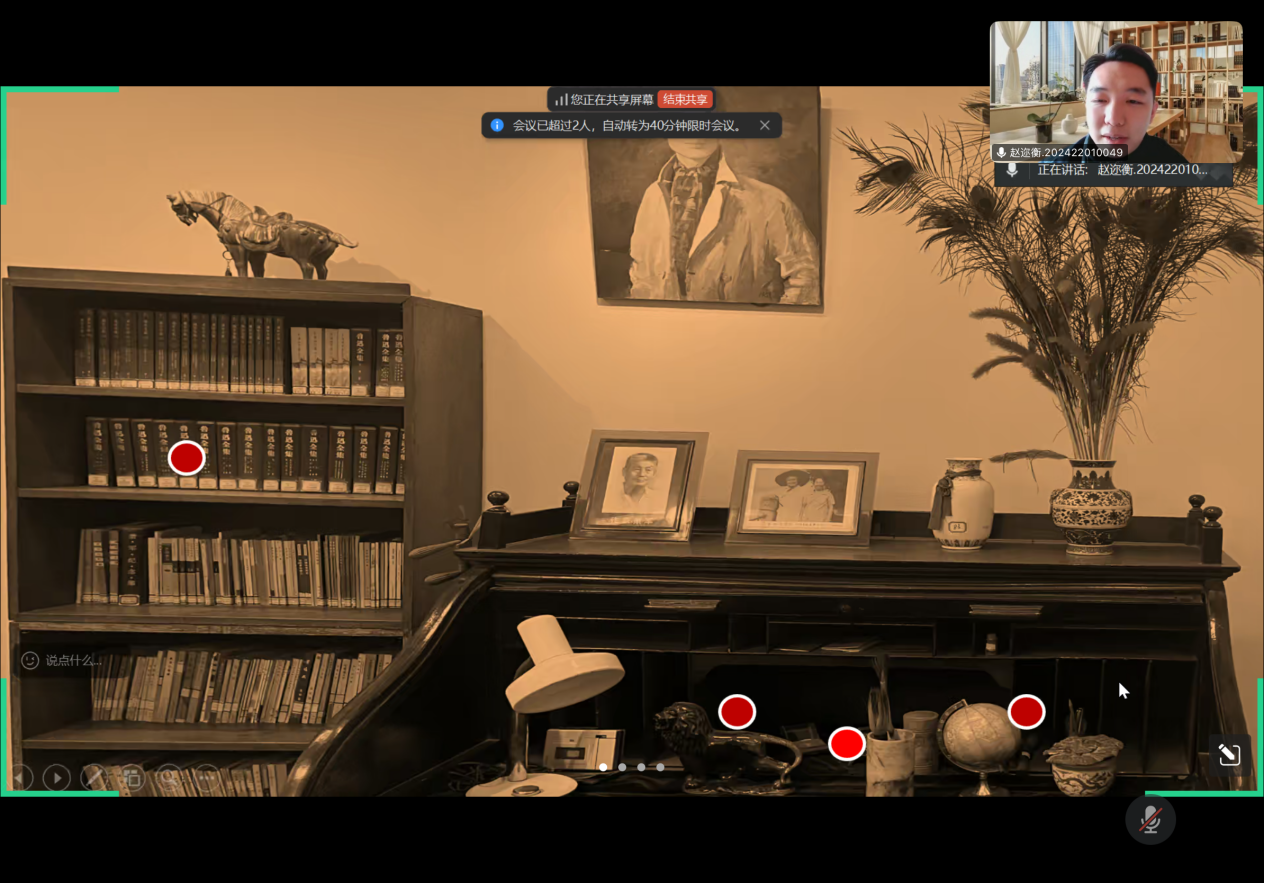Screen dimensions: 1264x883
Task: Click the magnifier zoom tool
Action: point(169,778)
